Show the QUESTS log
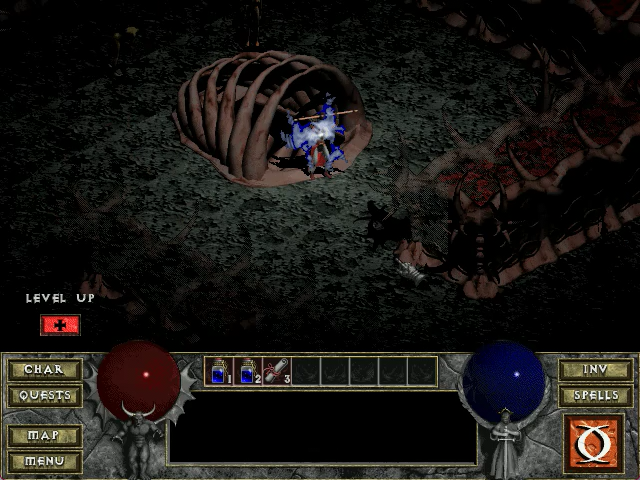 click(45, 395)
